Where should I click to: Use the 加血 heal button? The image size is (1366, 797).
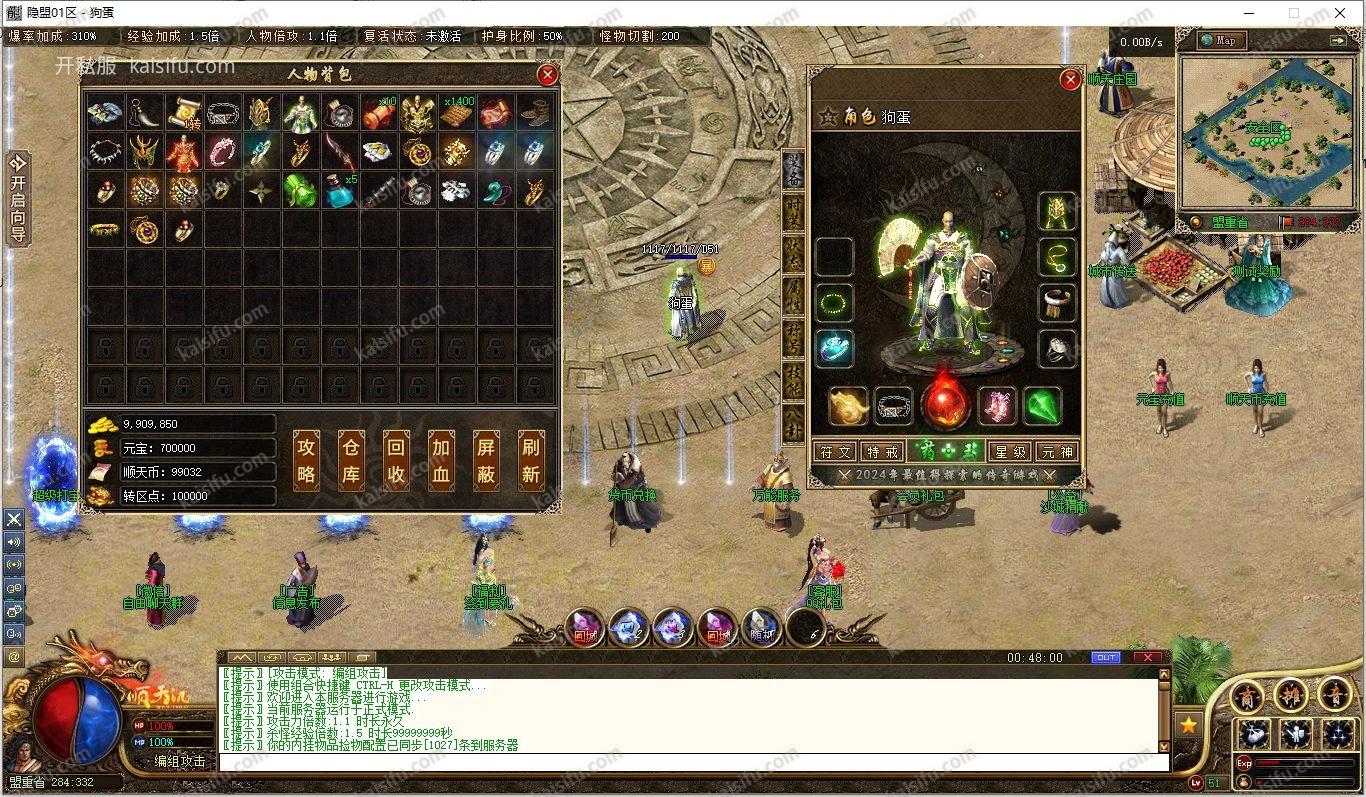click(x=441, y=461)
